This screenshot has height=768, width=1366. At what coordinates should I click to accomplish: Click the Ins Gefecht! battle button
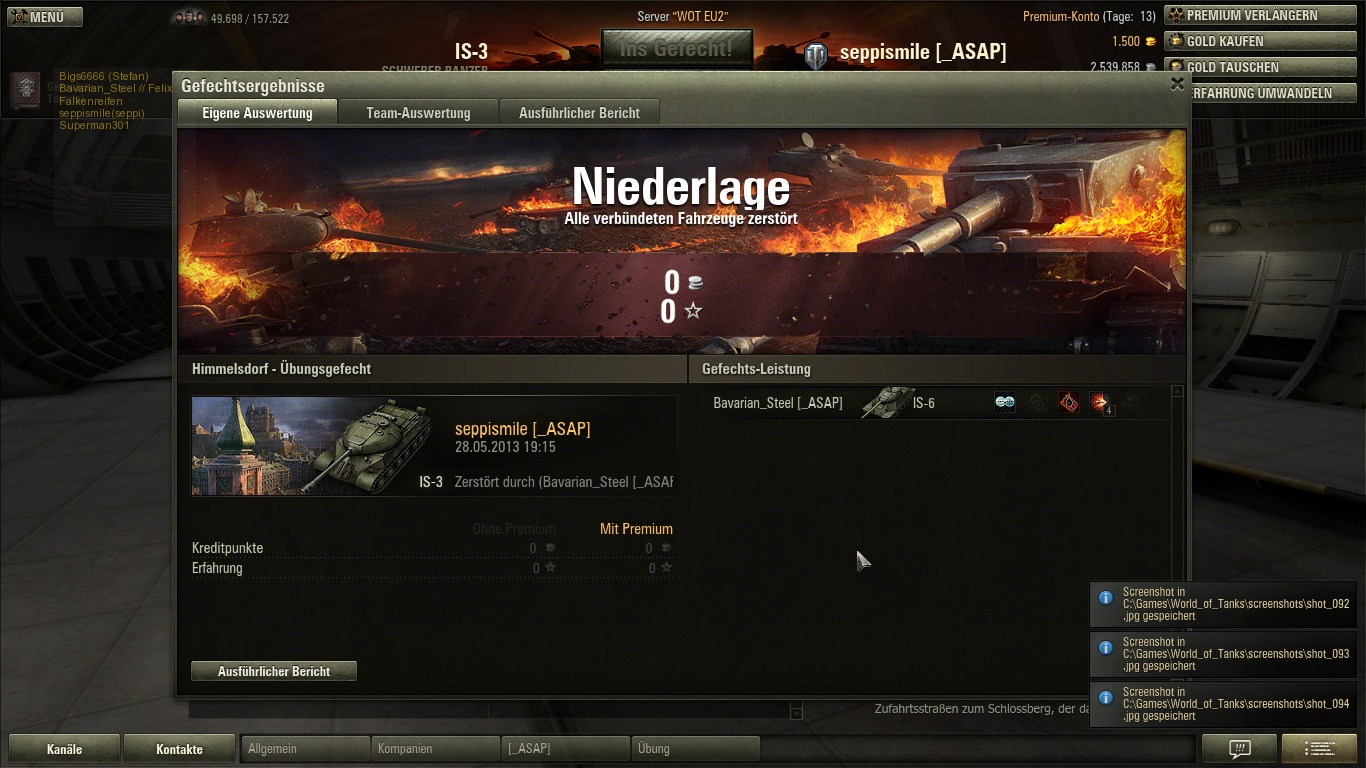(x=676, y=48)
